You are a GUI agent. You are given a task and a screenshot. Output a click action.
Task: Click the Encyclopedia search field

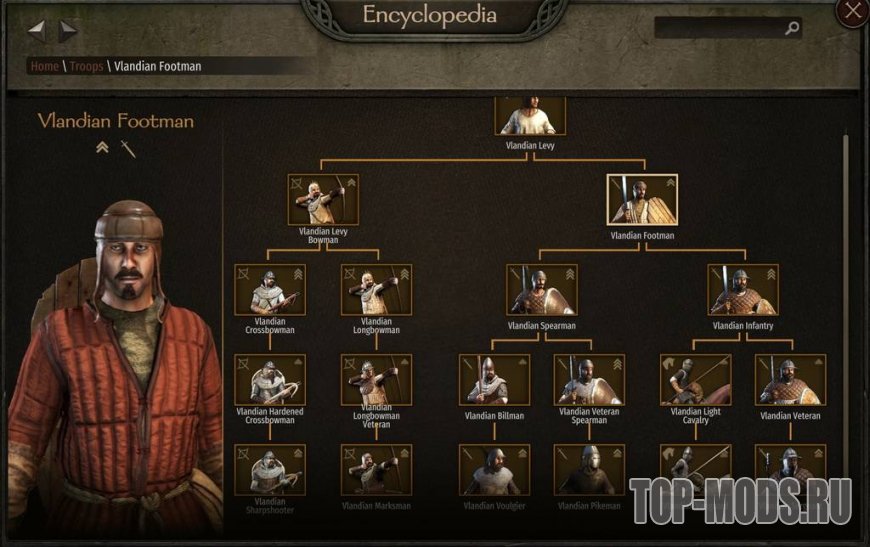click(720, 29)
